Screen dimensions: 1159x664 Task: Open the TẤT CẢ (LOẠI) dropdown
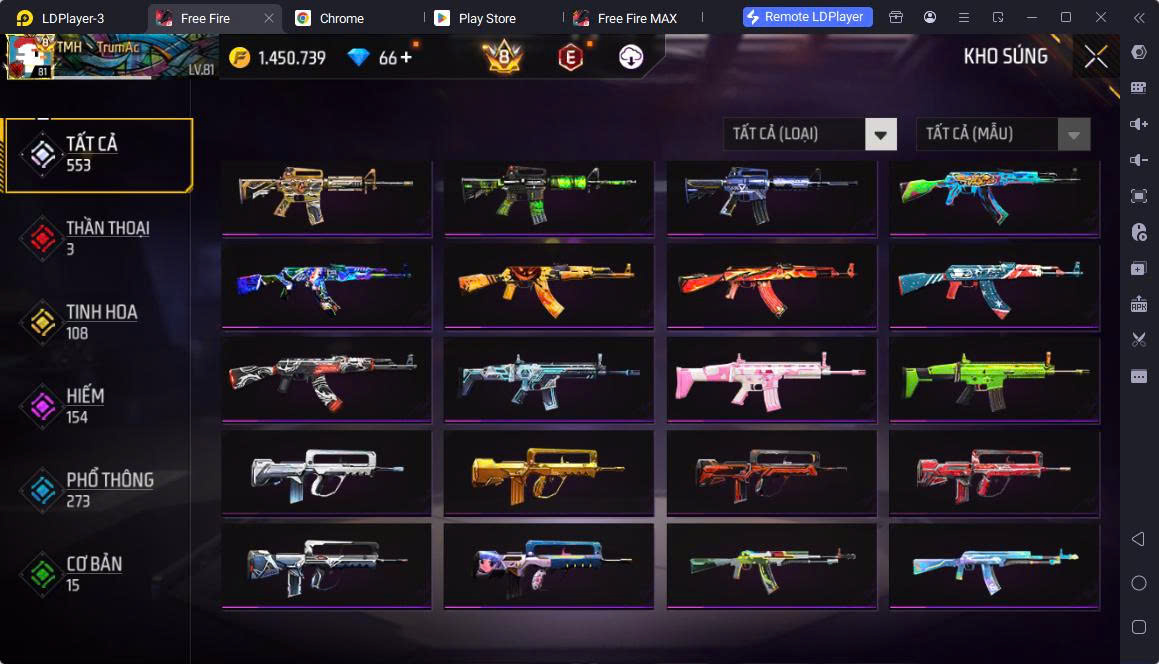[810, 134]
